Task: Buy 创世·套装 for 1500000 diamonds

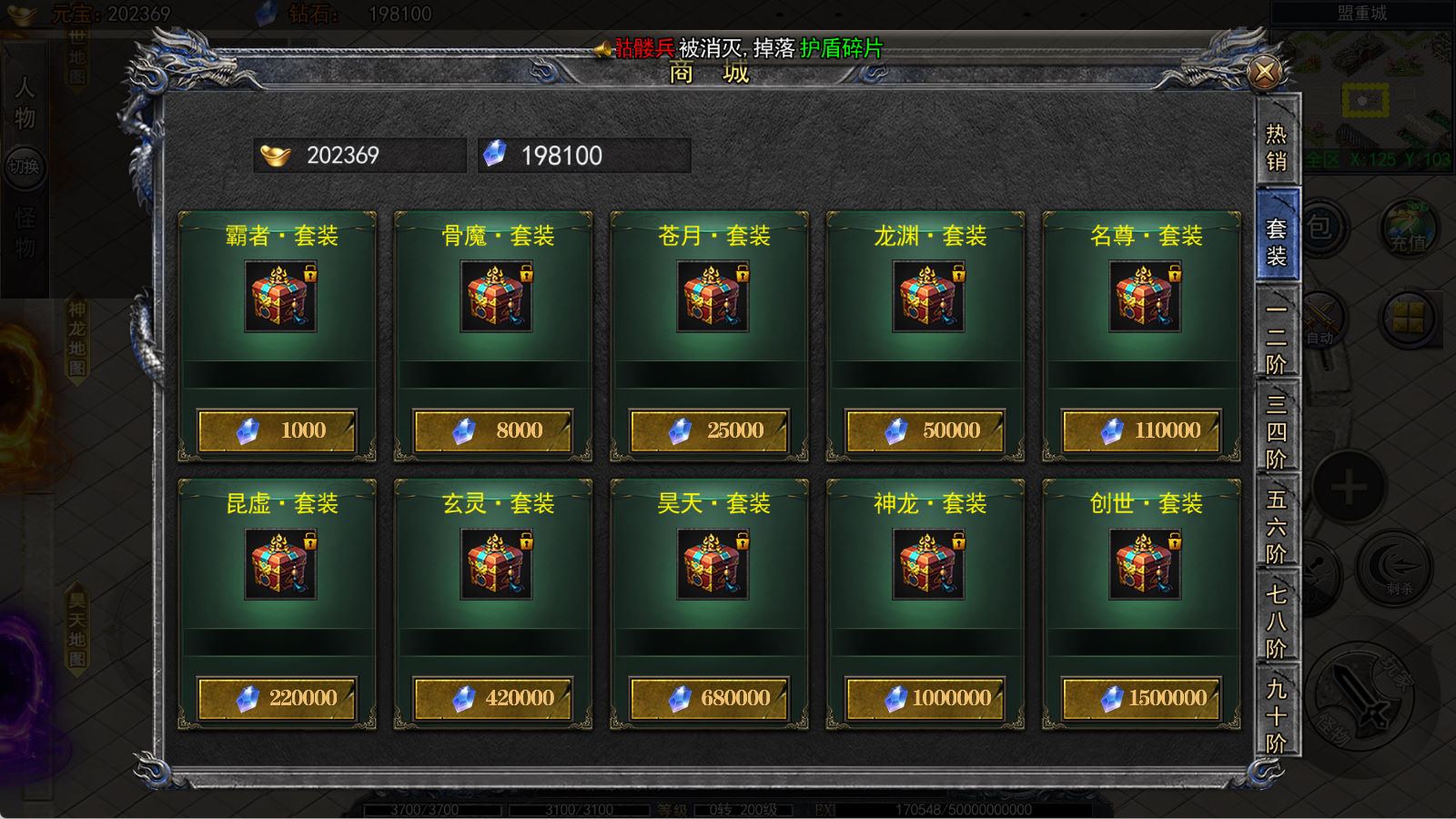Action: pyautogui.click(x=1142, y=698)
